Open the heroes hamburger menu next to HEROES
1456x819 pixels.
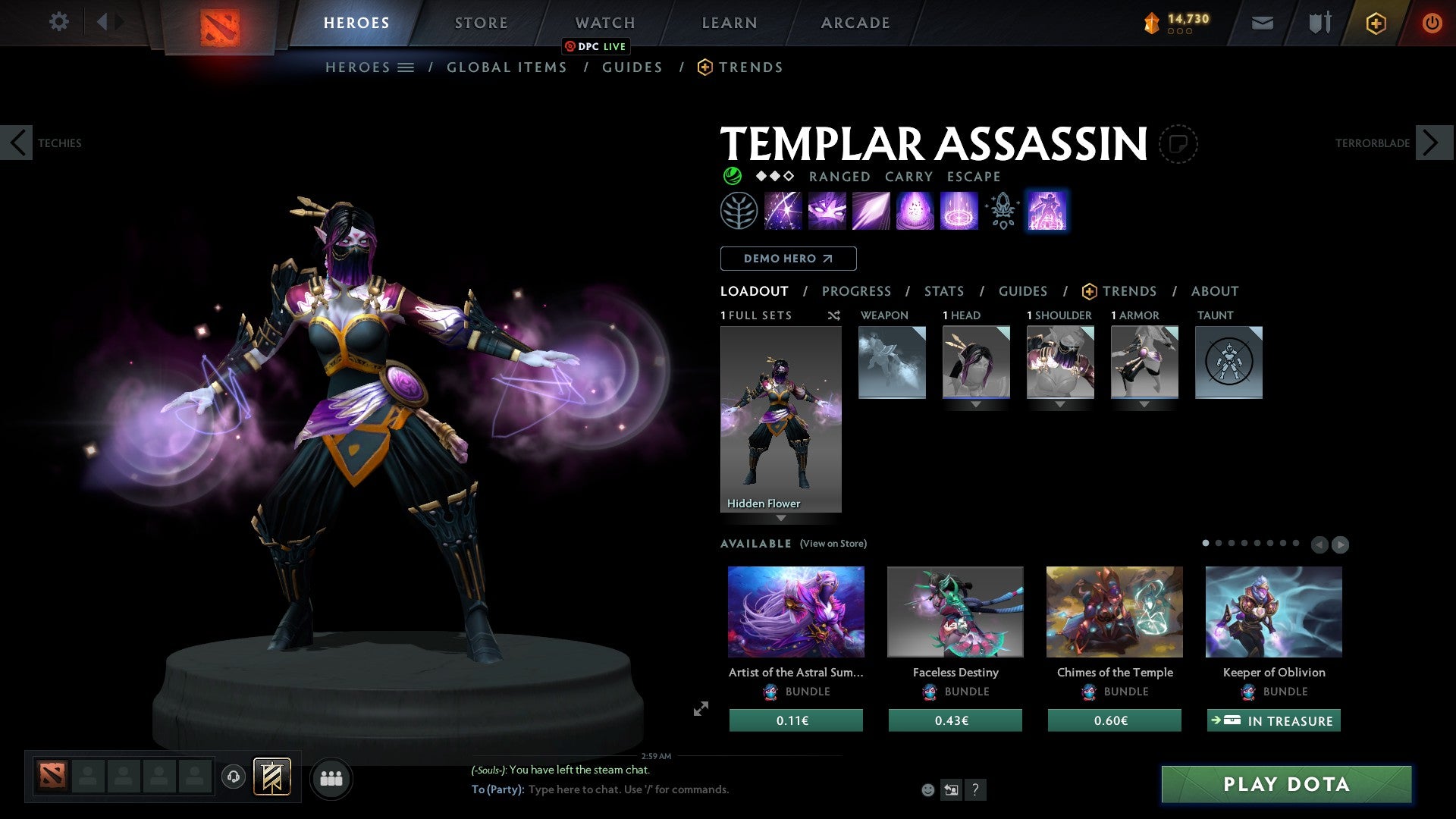click(x=406, y=67)
